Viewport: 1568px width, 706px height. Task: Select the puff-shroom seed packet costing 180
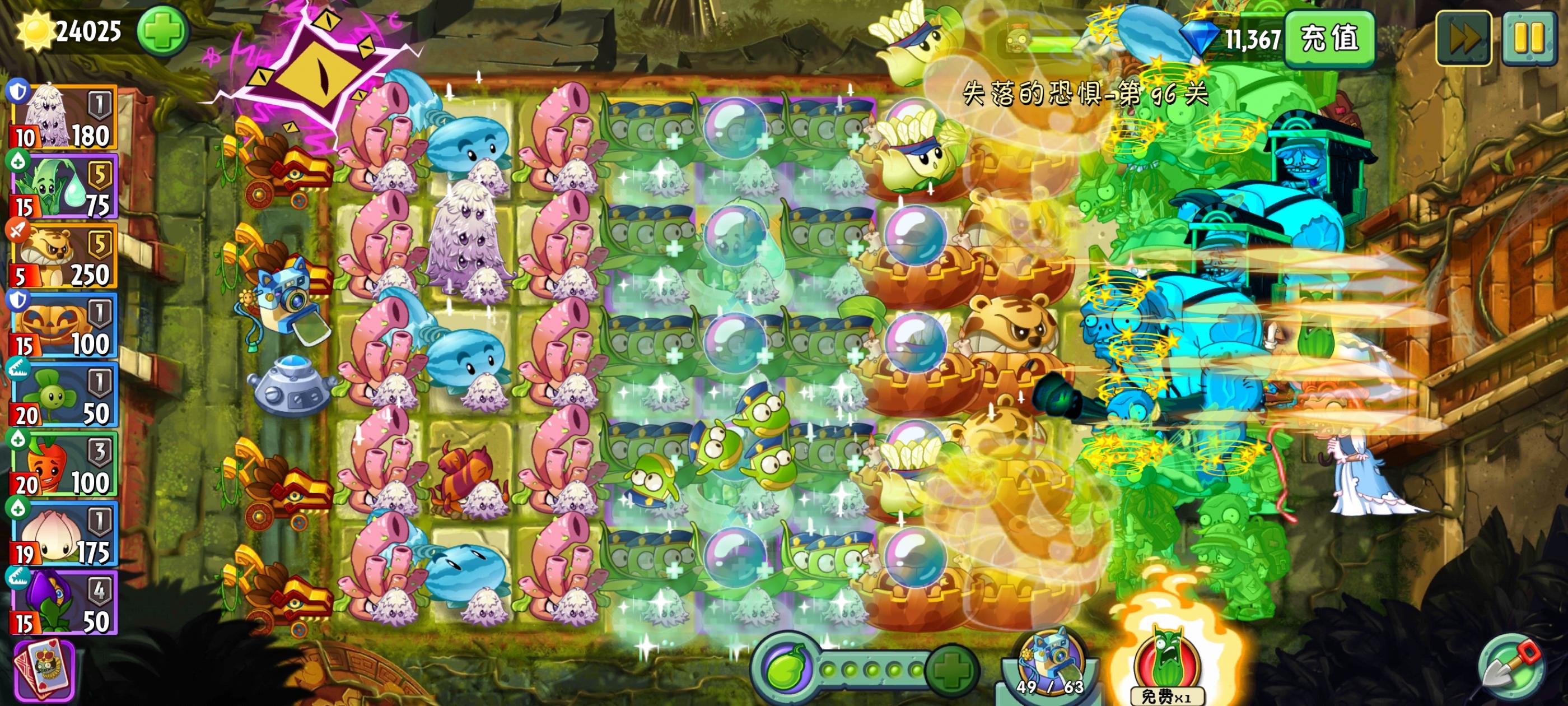pyautogui.click(x=61, y=116)
